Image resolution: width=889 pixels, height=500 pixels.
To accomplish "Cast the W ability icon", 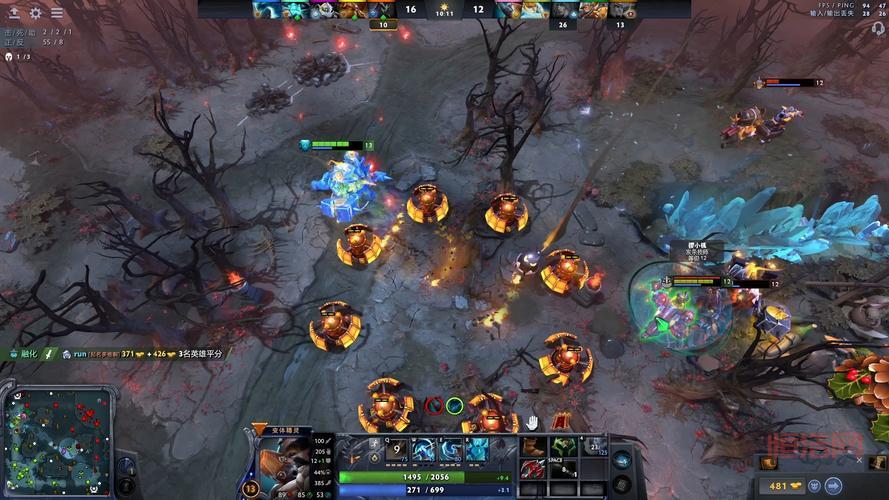I will (x=425, y=450).
